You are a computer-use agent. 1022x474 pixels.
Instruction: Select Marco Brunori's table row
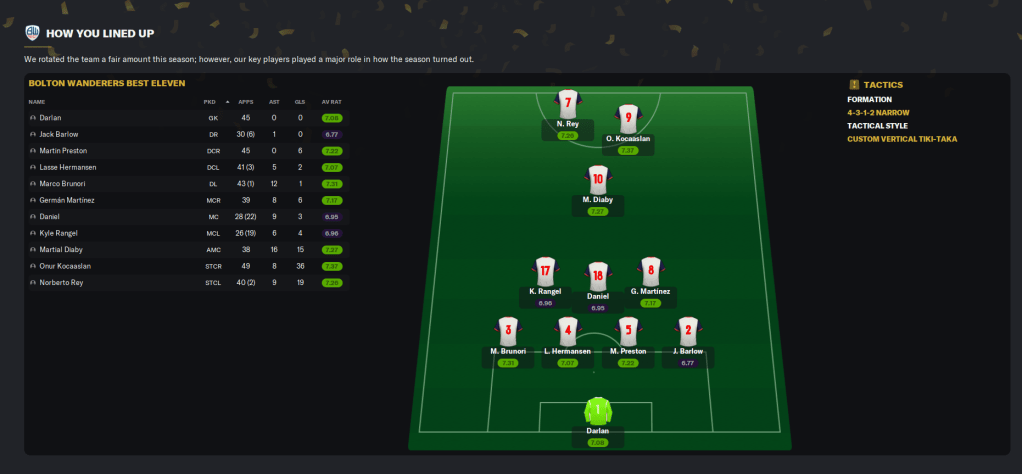tap(61, 184)
